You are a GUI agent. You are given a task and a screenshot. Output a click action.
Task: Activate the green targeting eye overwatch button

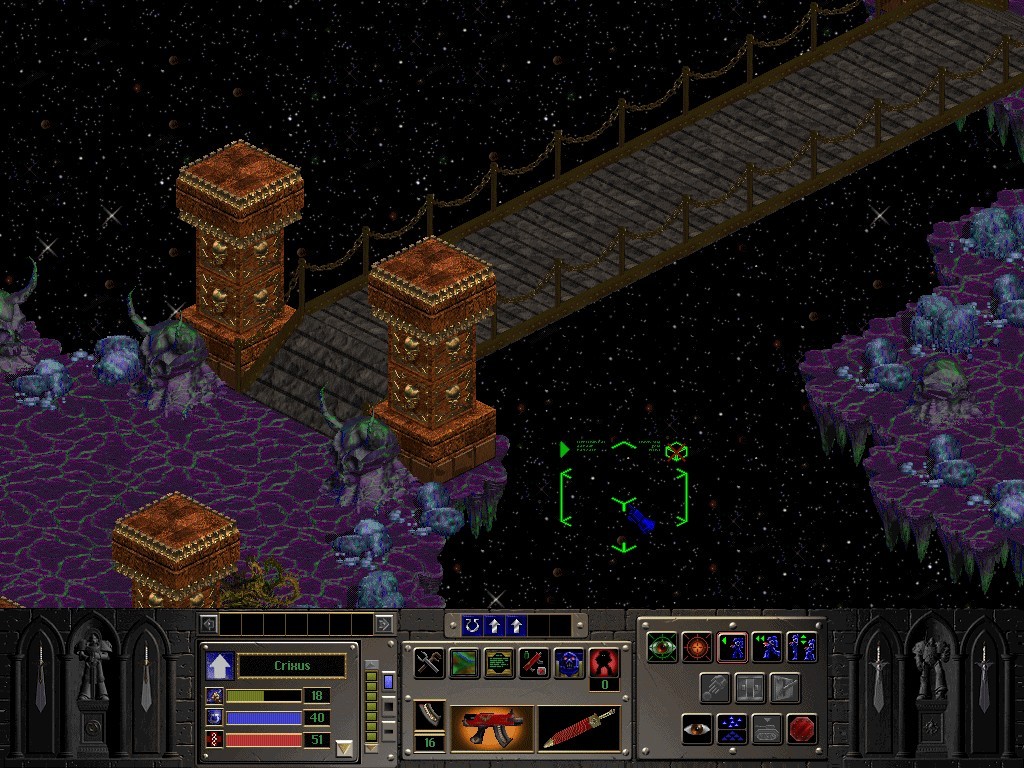(662, 647)
